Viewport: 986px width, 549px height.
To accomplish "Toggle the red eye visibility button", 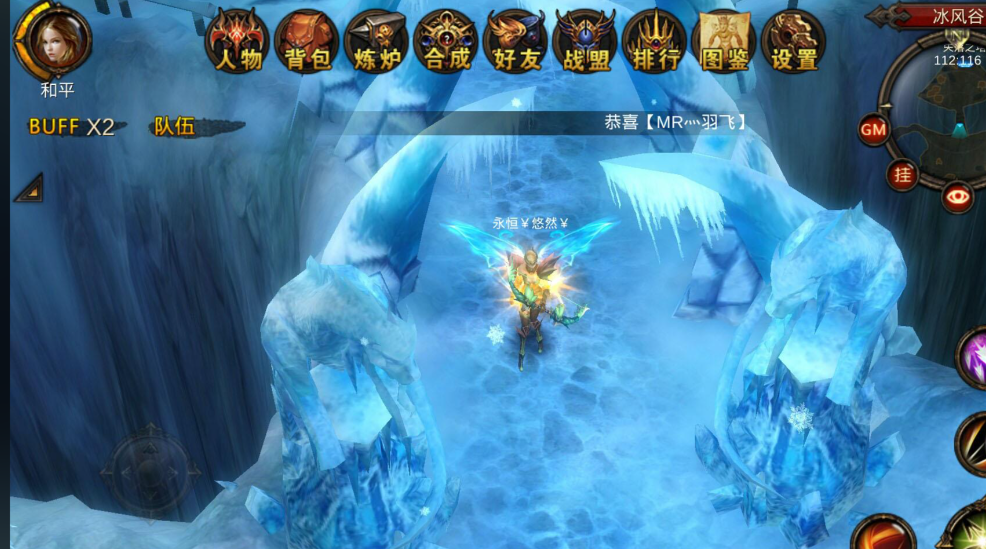I will coord(958,197).
